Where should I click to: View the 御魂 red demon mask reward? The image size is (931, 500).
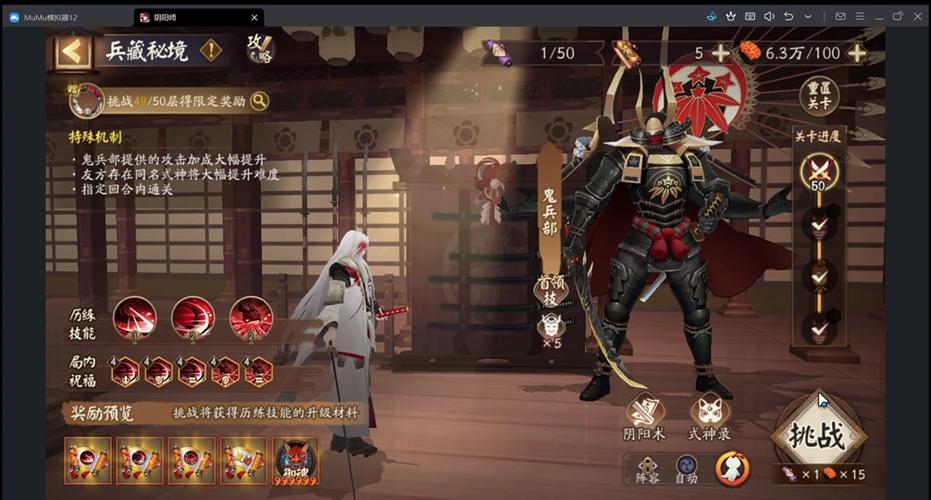click(x=296, y=460)
